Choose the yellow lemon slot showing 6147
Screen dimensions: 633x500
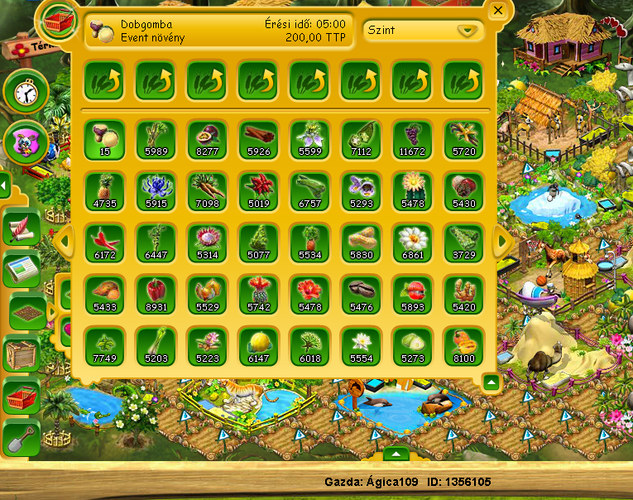pos(258,343)
